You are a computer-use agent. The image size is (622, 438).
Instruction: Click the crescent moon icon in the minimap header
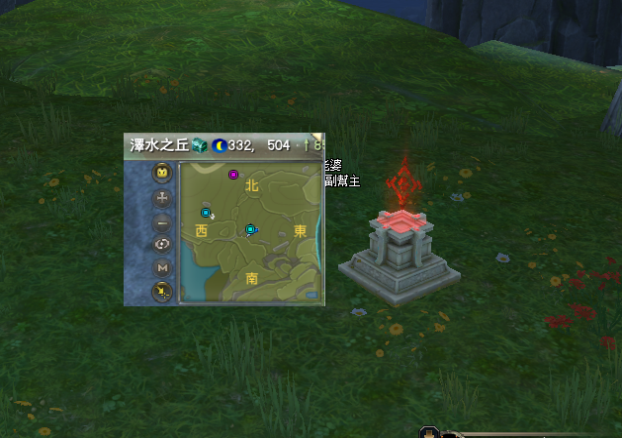[219, 146]
